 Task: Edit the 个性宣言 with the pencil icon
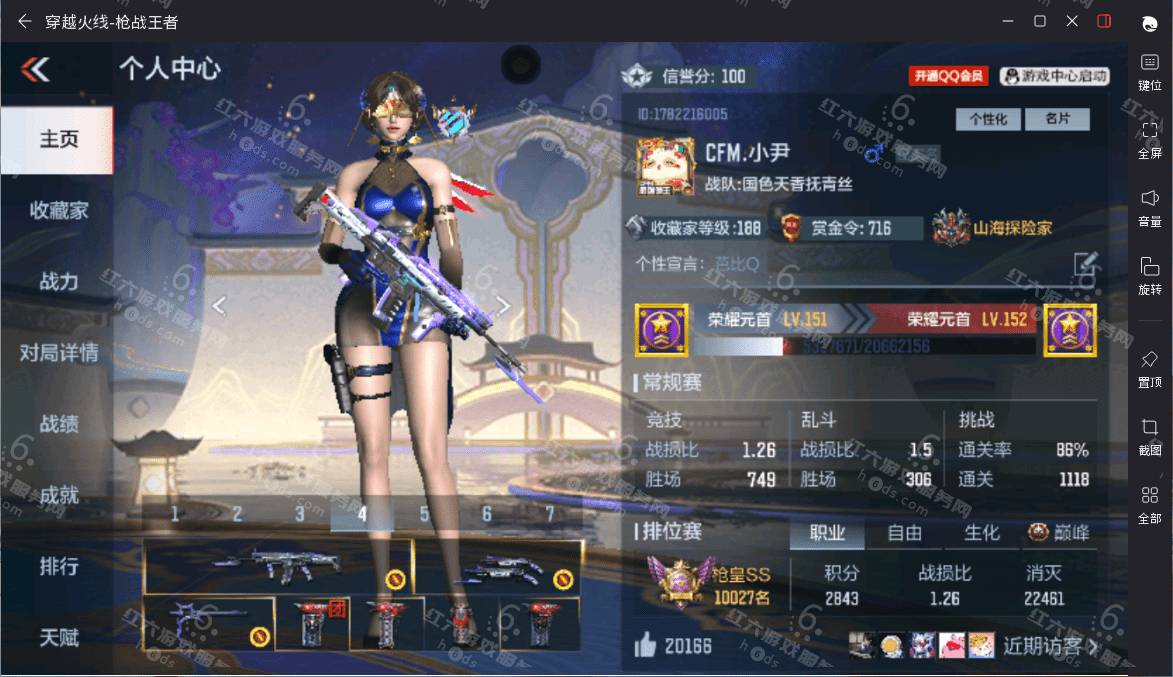(x=1085, y=264)
